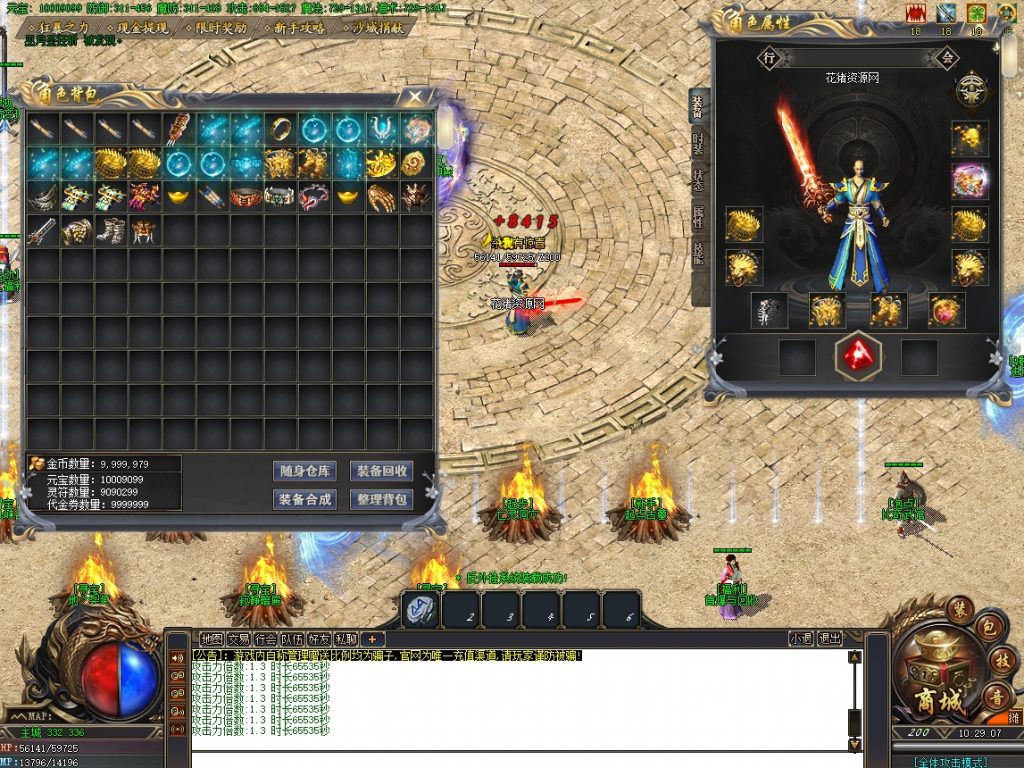1024x768 pixels.
Task: Click the 装备回收 equipment recycle button
Action: pyautogui.click(x=381, y=471)
